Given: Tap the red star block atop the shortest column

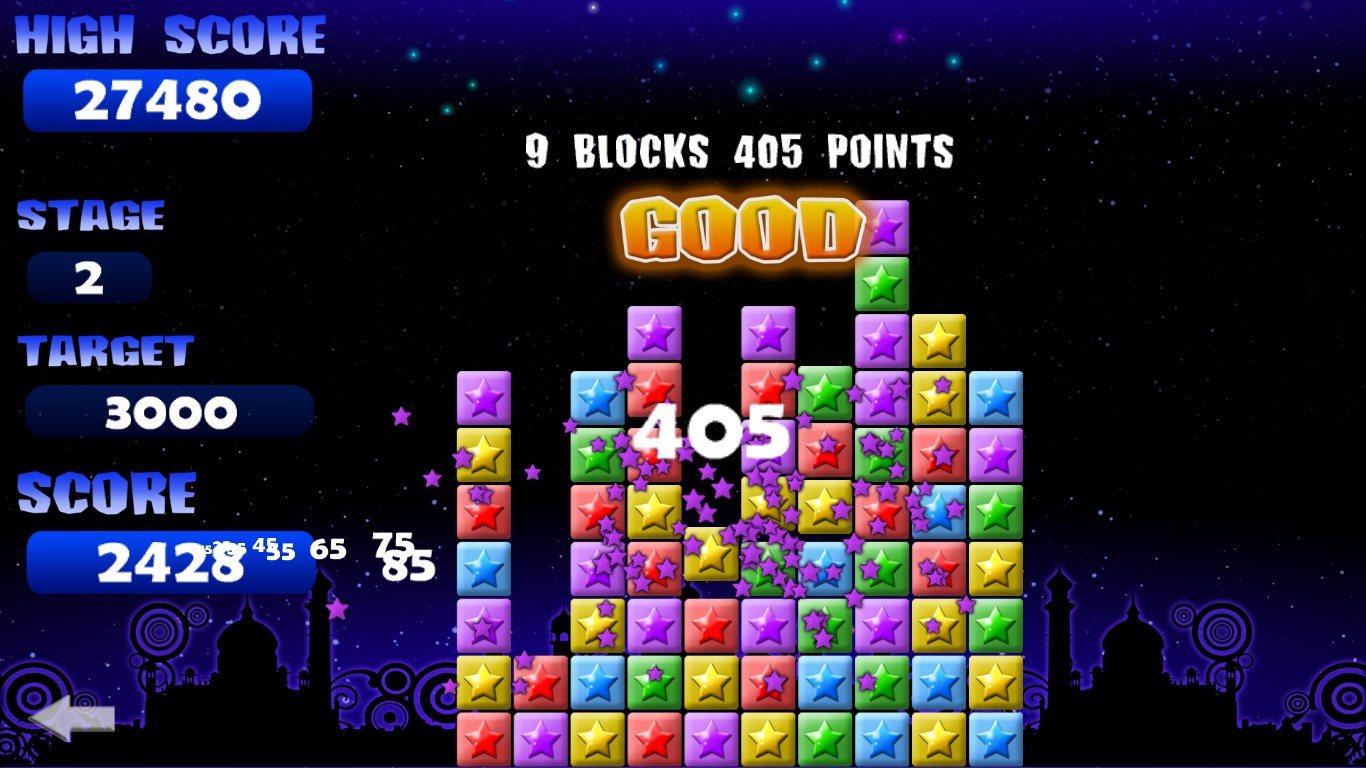Looking at the screenshot, I should coord(541,682).
